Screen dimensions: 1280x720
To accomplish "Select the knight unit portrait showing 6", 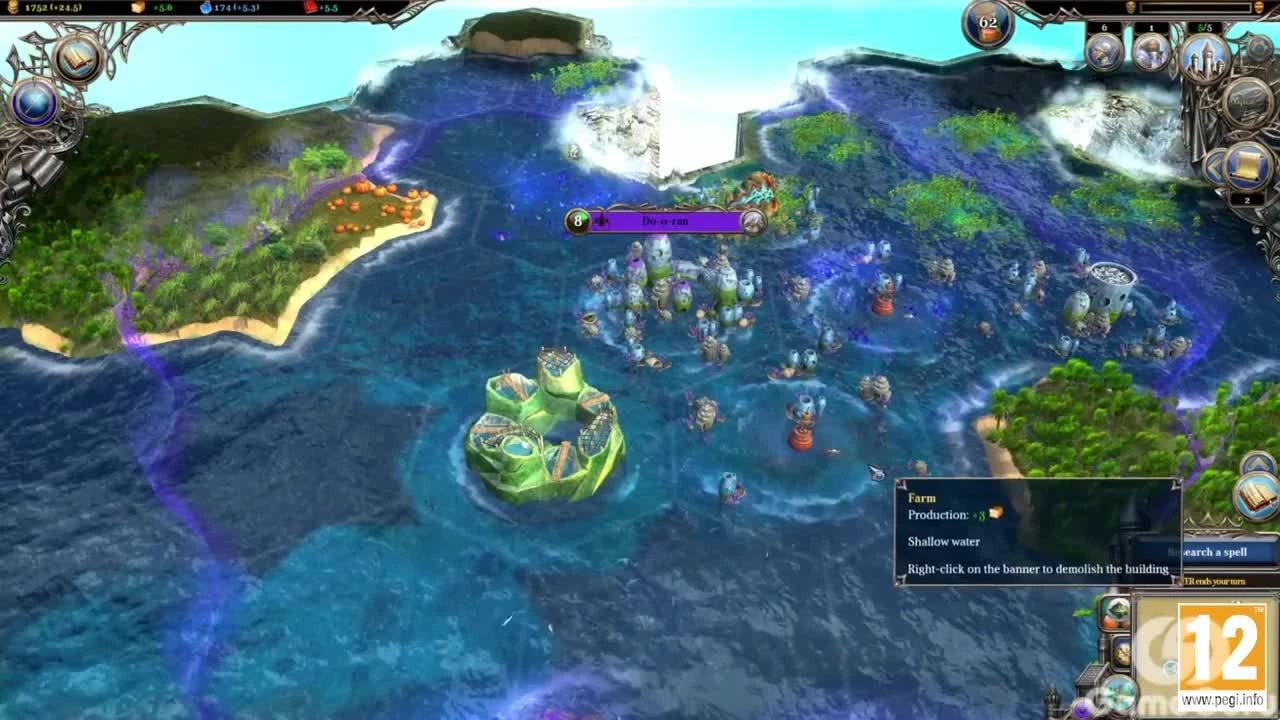I will pyautogui.click(x=1103, y=53).
